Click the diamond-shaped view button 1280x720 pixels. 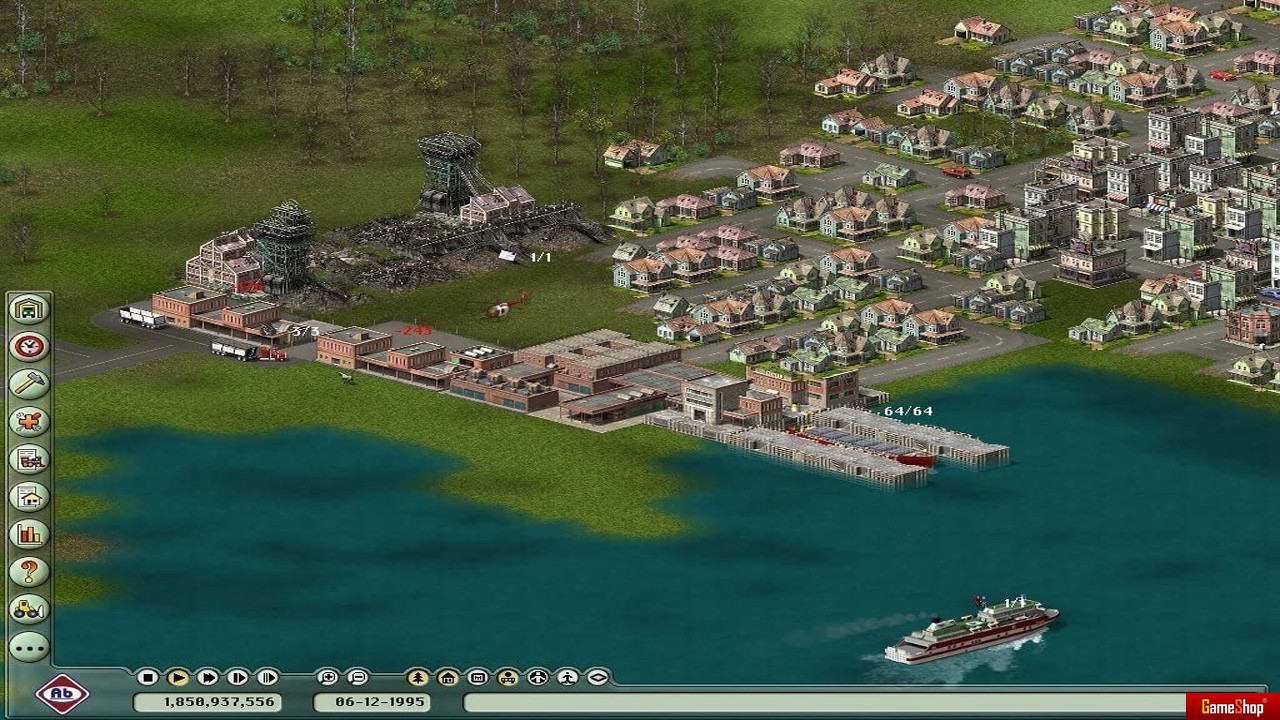tap(597, 677)
